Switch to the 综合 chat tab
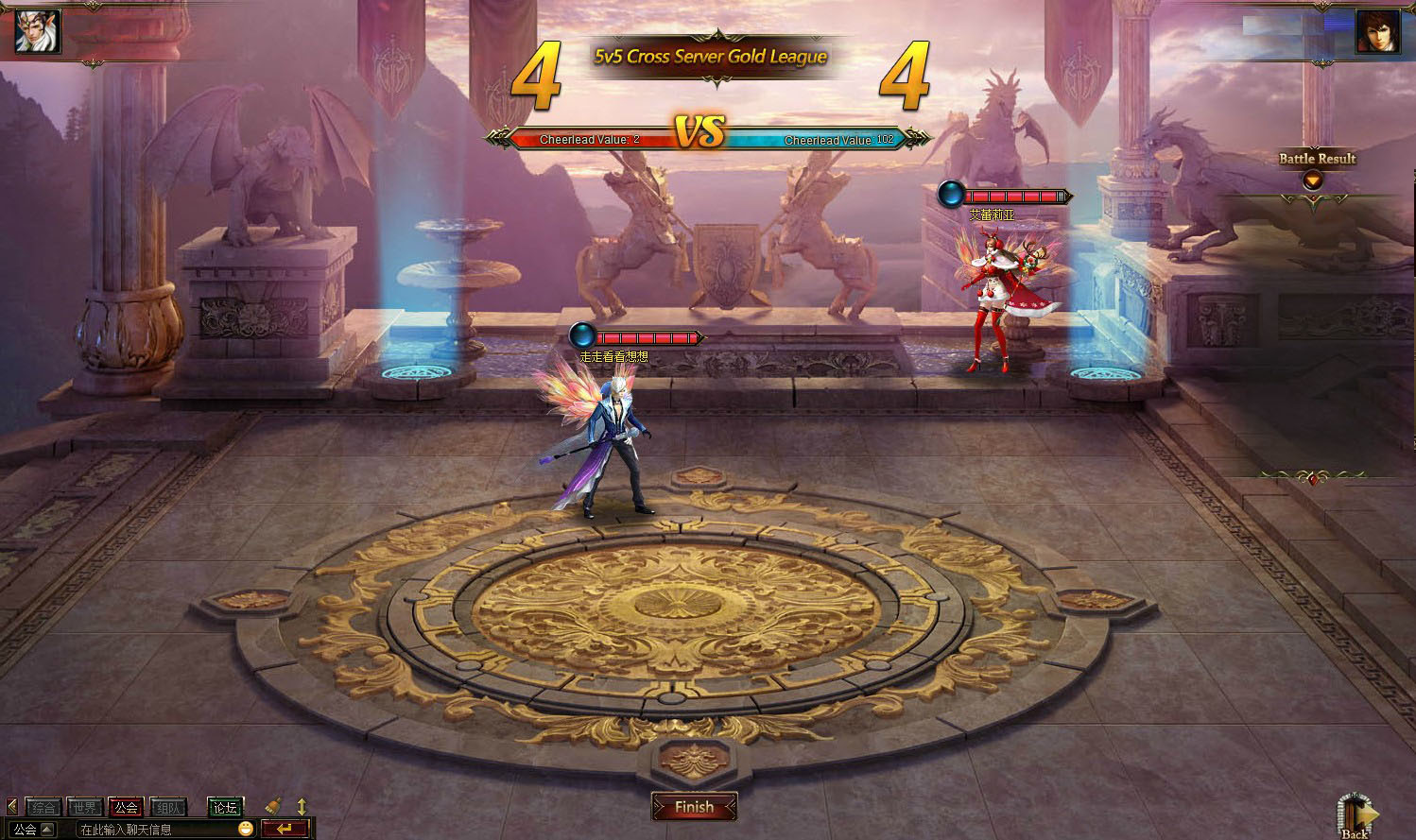 pyautogui.click(x=43, y=808)
